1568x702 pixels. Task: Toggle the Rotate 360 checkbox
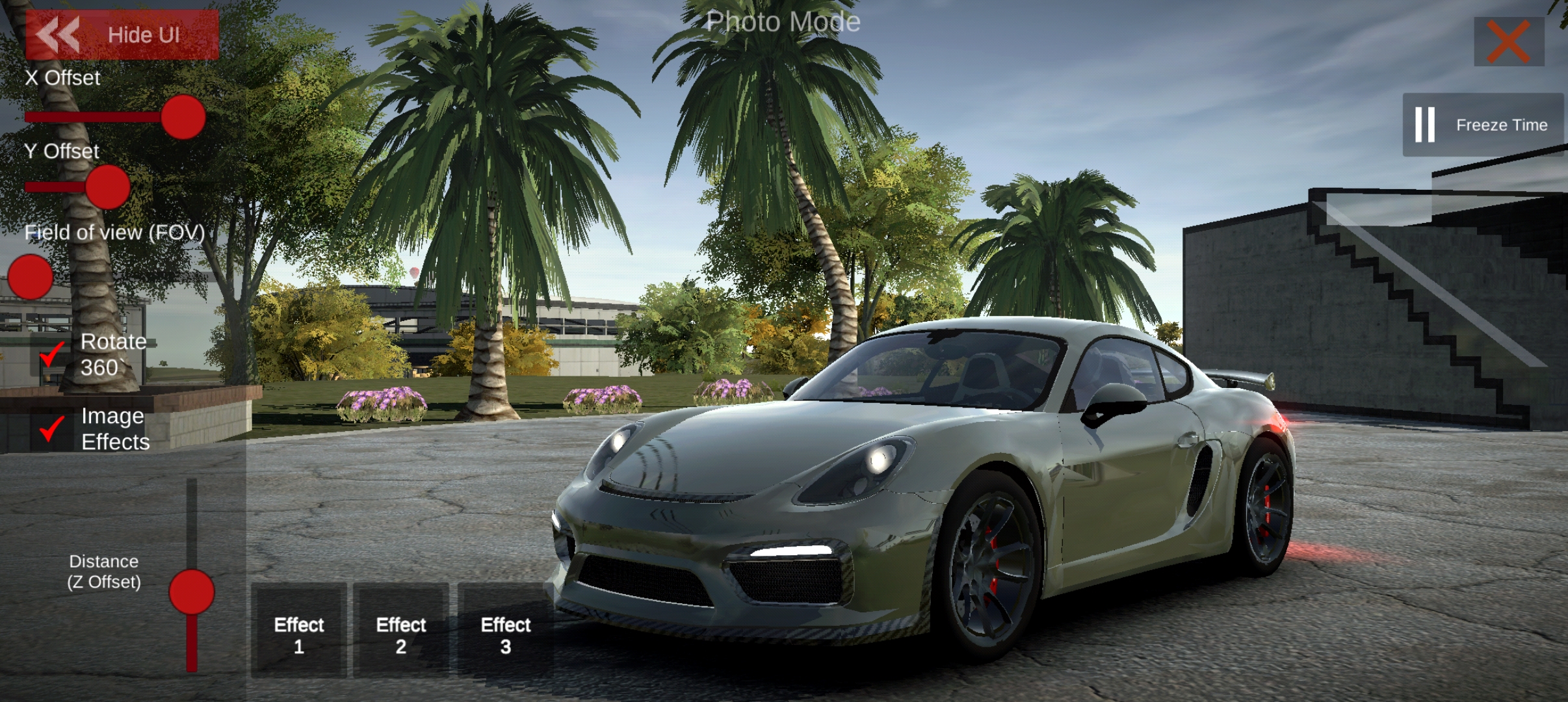(52, 355)
